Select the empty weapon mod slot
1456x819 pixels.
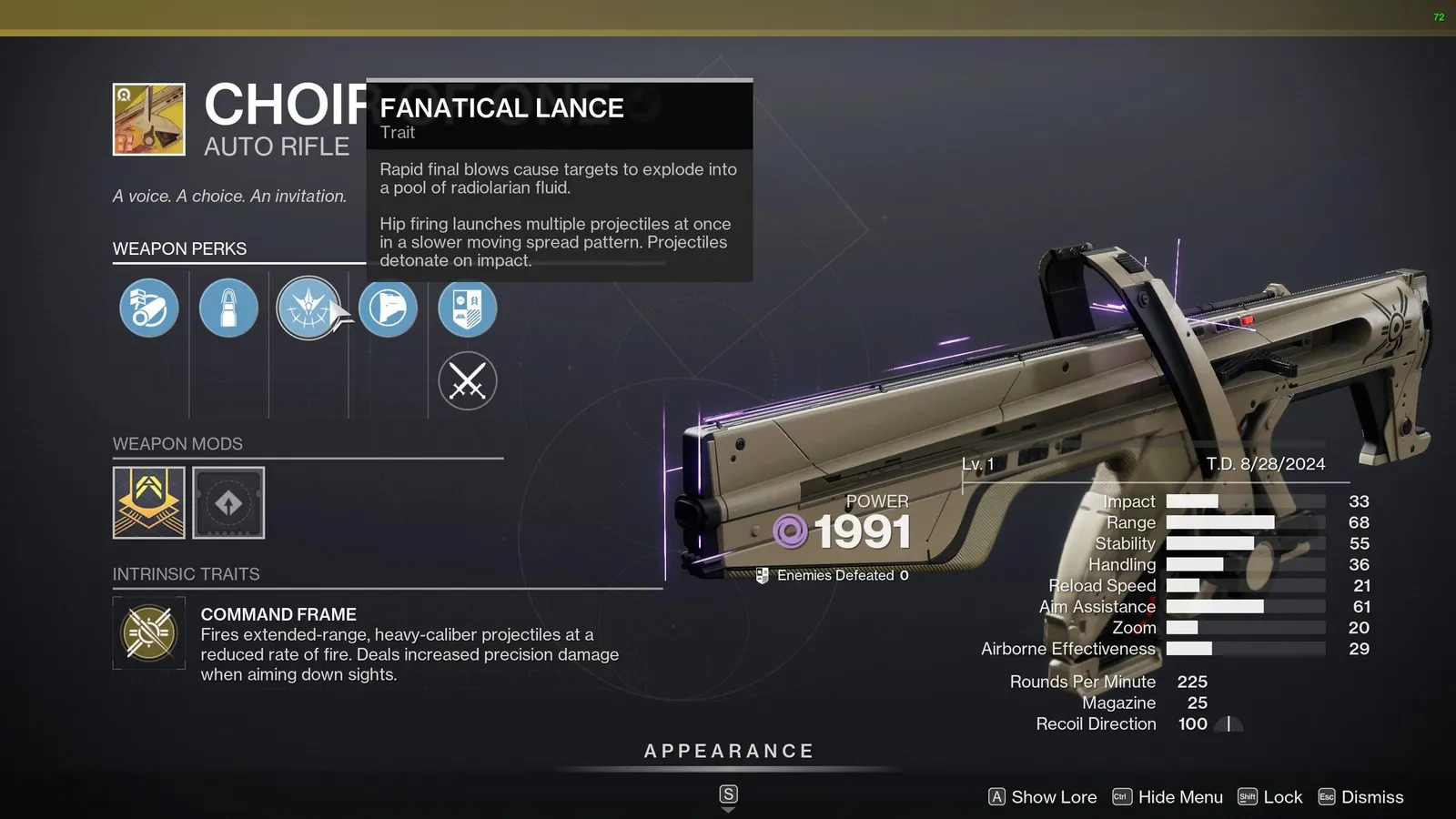pyautogui.click(x=228, y=502)
